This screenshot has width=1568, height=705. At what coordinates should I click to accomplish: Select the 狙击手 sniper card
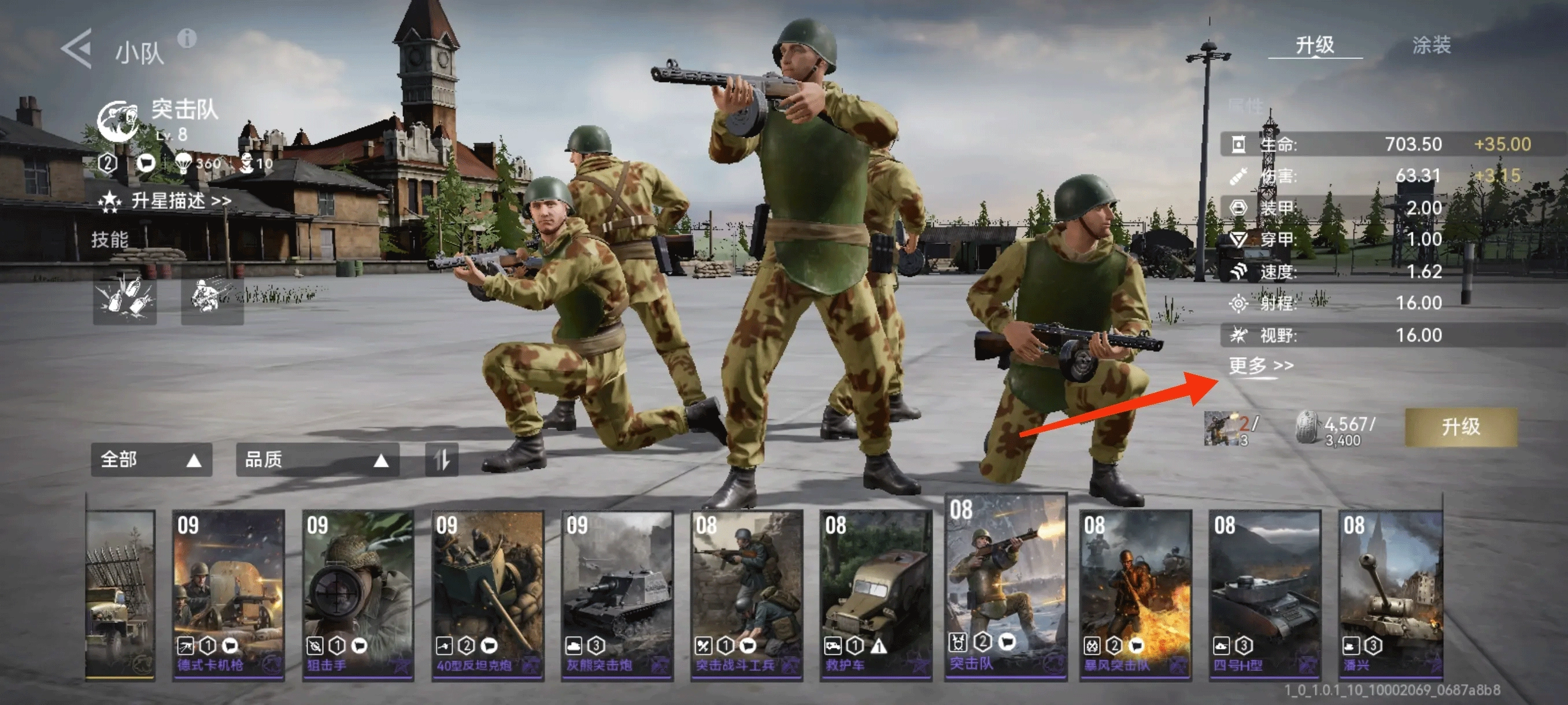(358, 593)
